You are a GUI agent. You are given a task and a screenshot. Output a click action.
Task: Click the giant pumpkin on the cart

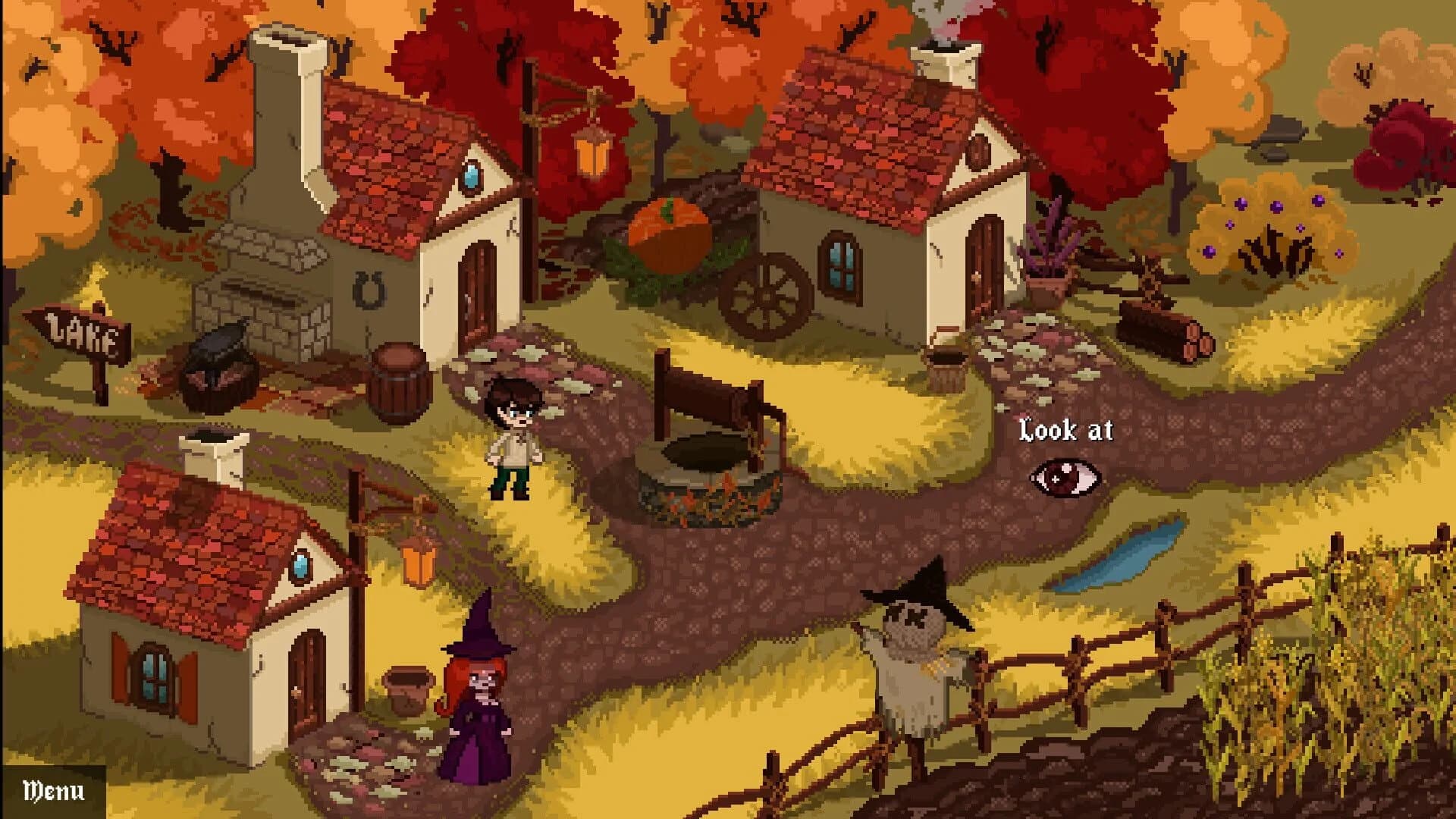(671, 235)
